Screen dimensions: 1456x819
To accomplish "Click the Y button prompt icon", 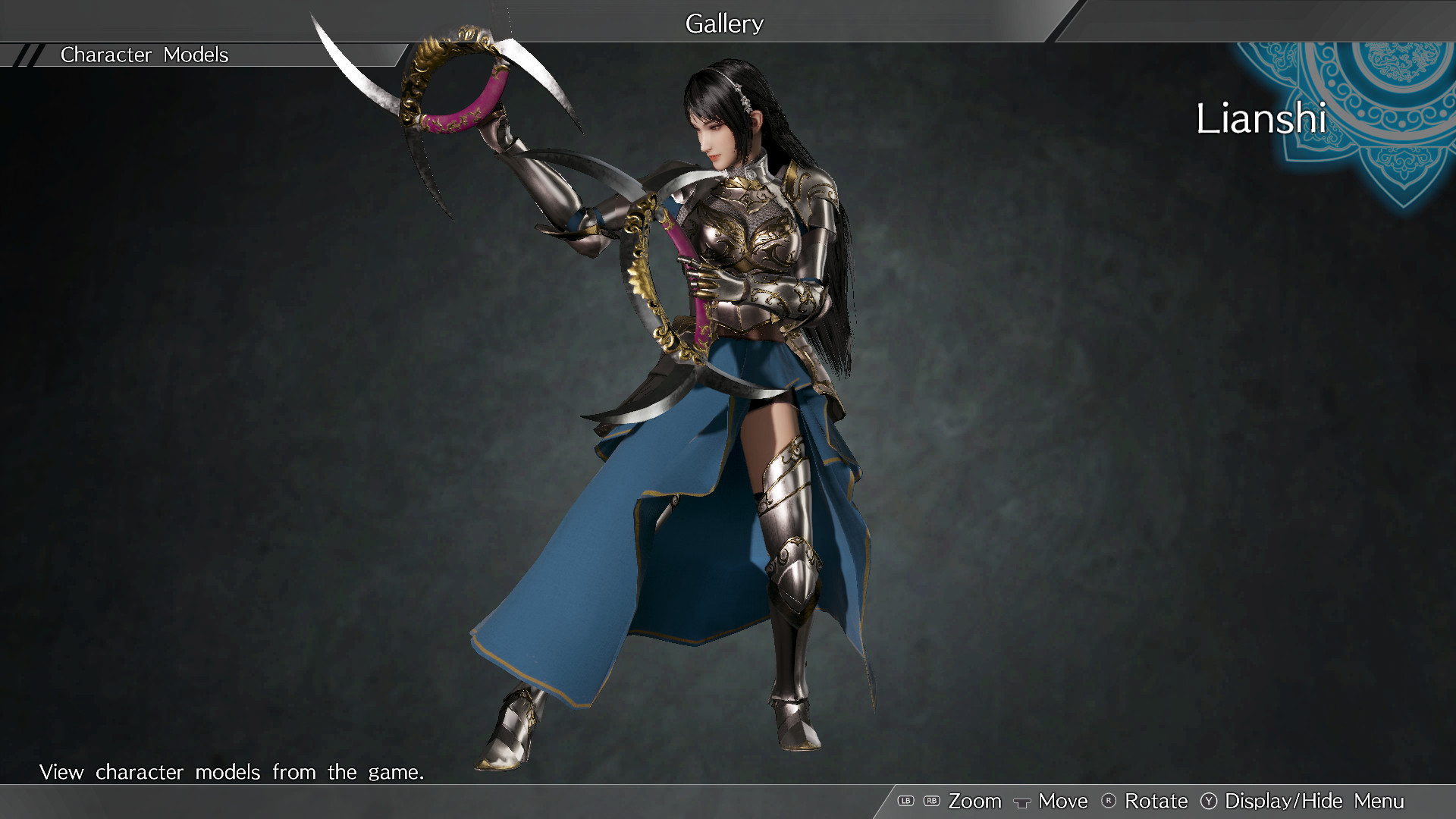I will pyautogui.click(x=1208, y=801).
